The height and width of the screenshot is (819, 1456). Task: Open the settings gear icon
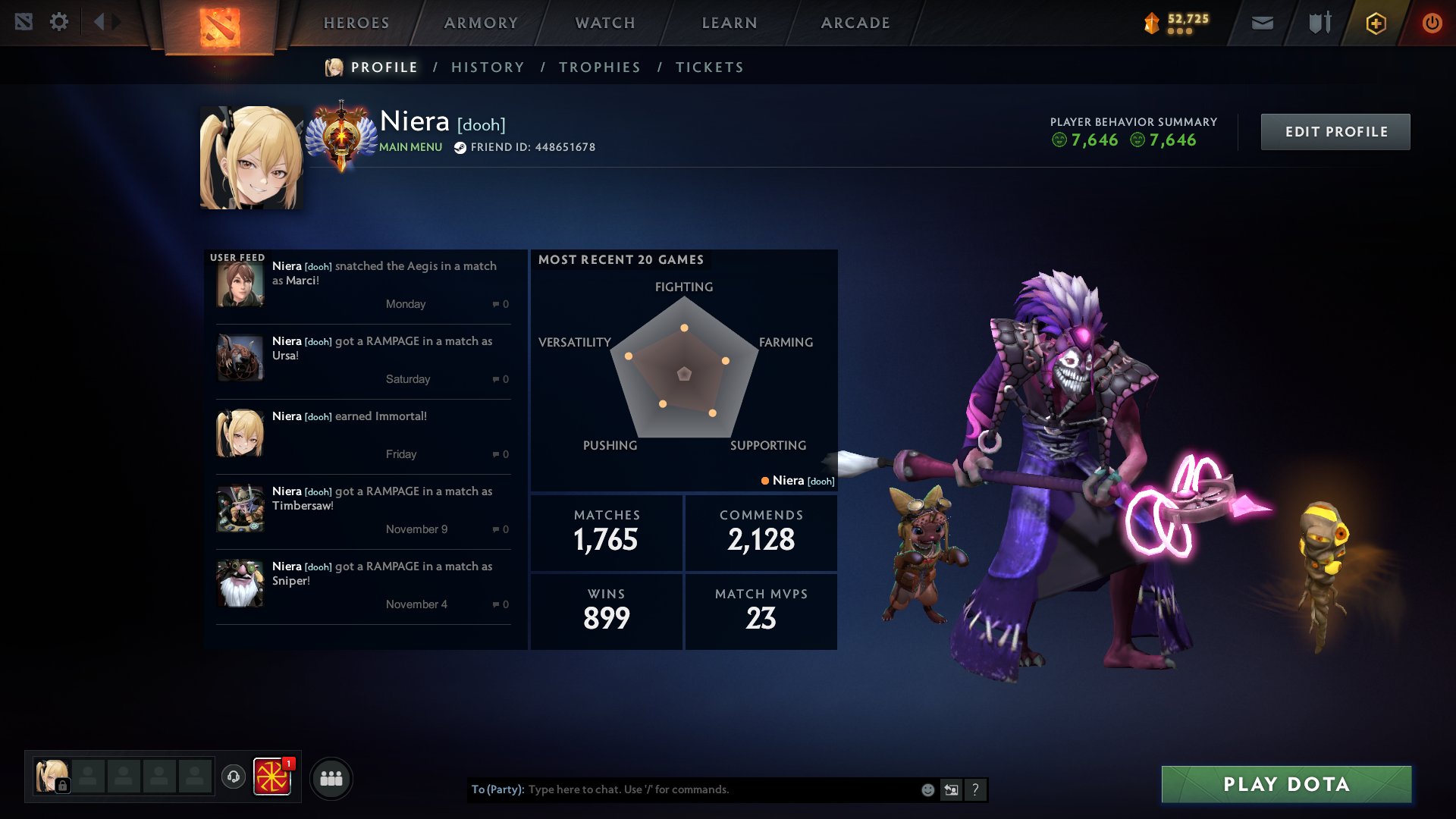(x=59, y=22)
